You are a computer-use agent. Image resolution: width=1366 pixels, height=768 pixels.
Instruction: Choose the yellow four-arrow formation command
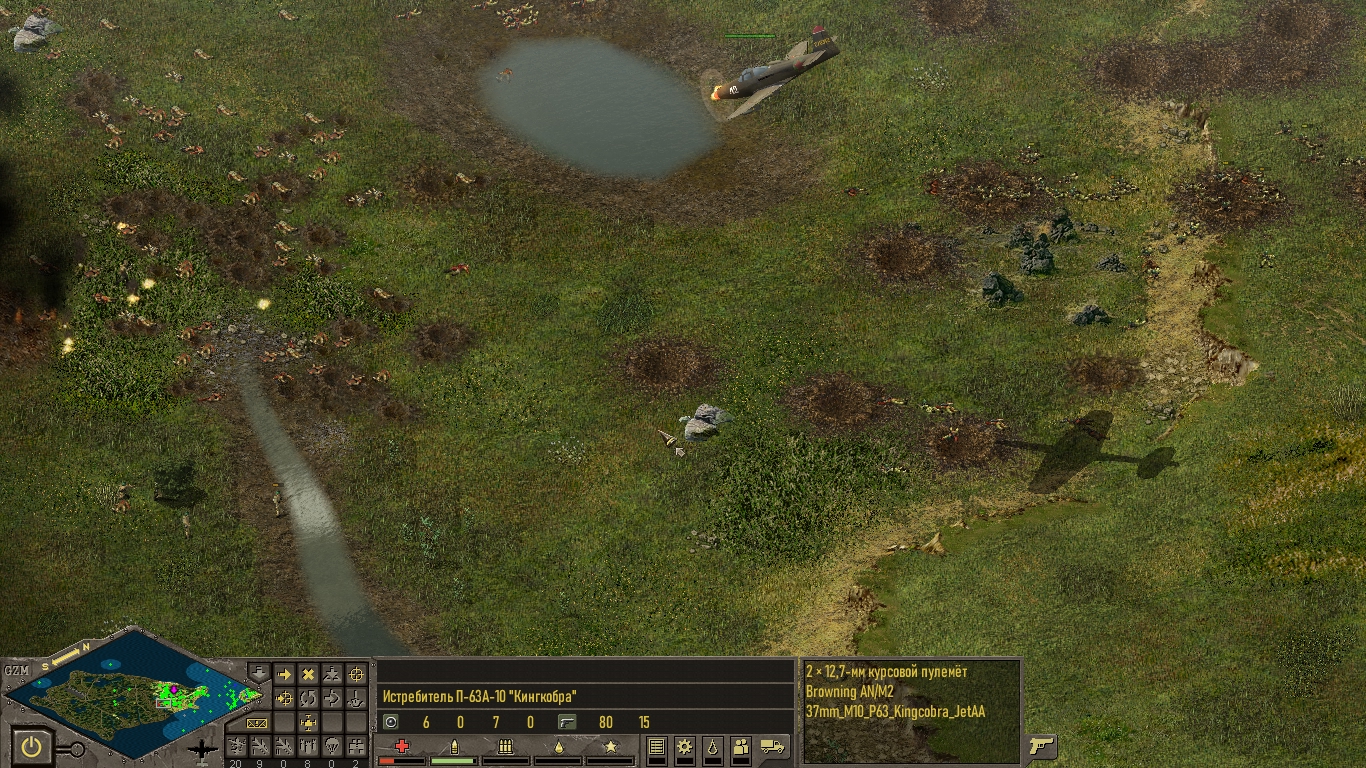click(x=308, y=722)
